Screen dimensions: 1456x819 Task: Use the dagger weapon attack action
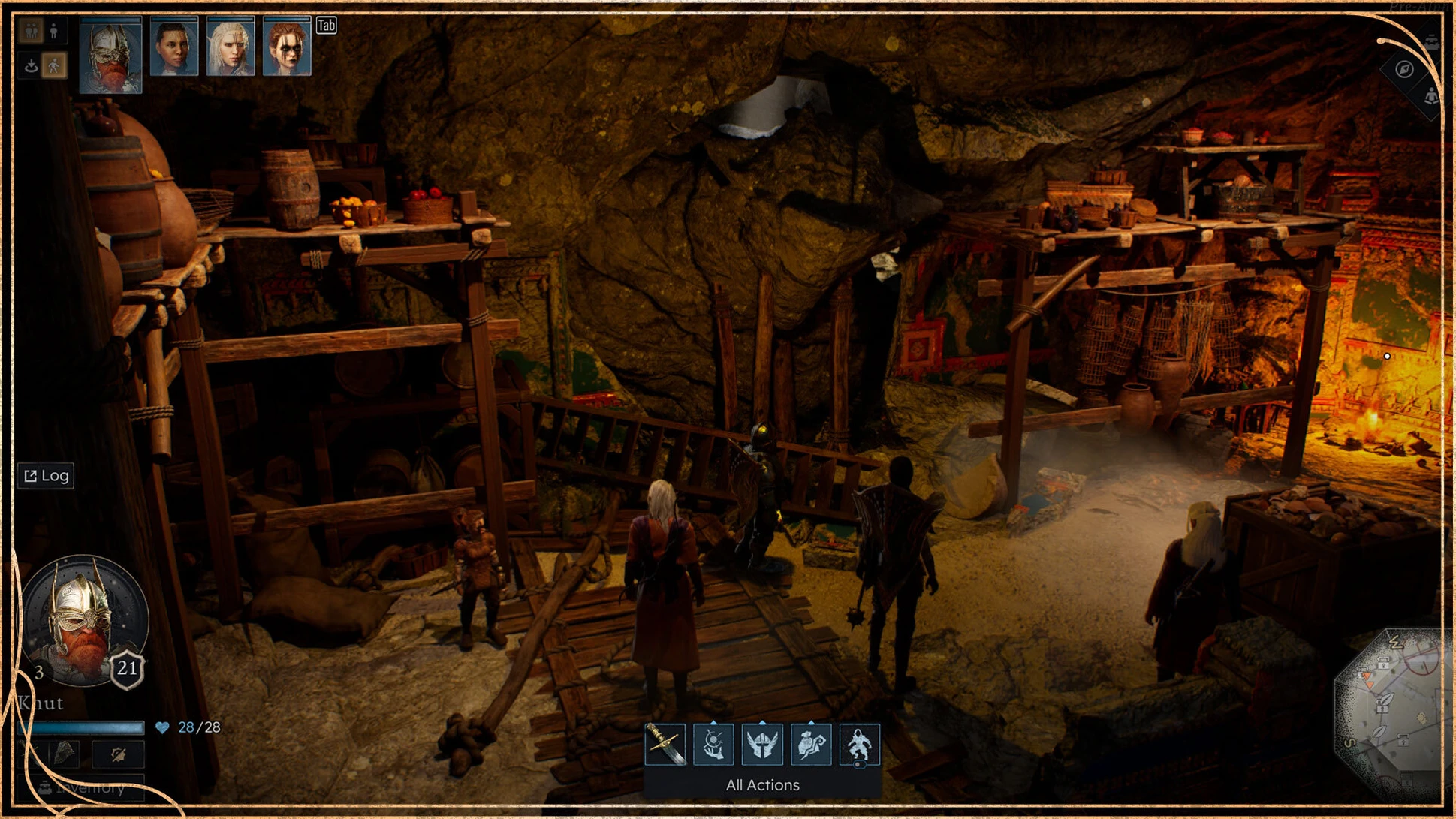pyautogui.click(x=665, y=744)
